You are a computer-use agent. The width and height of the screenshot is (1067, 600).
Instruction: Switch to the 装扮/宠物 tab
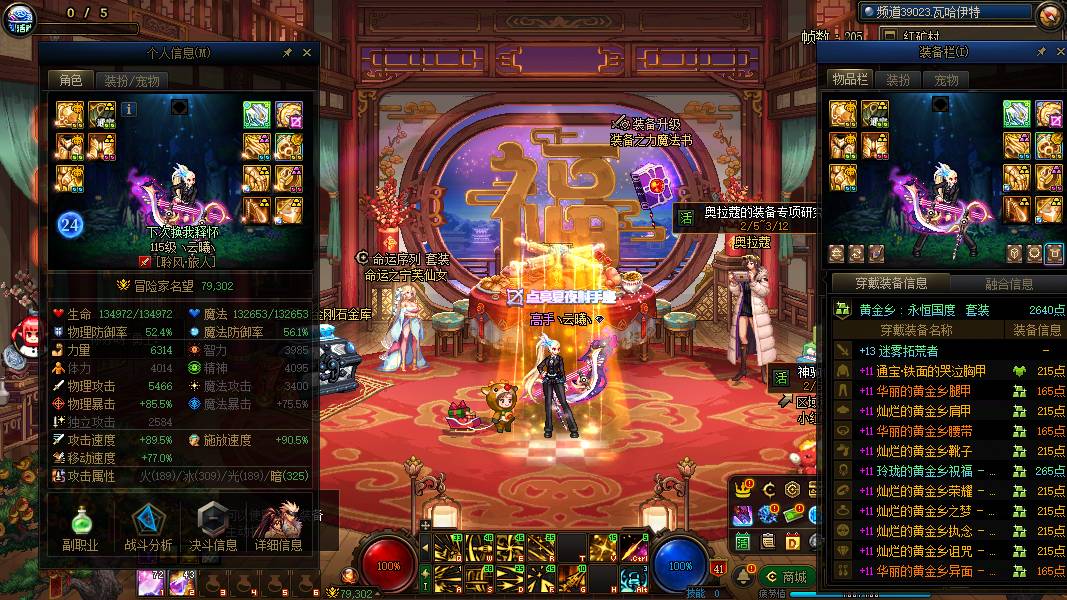click(x=132, y=81)
